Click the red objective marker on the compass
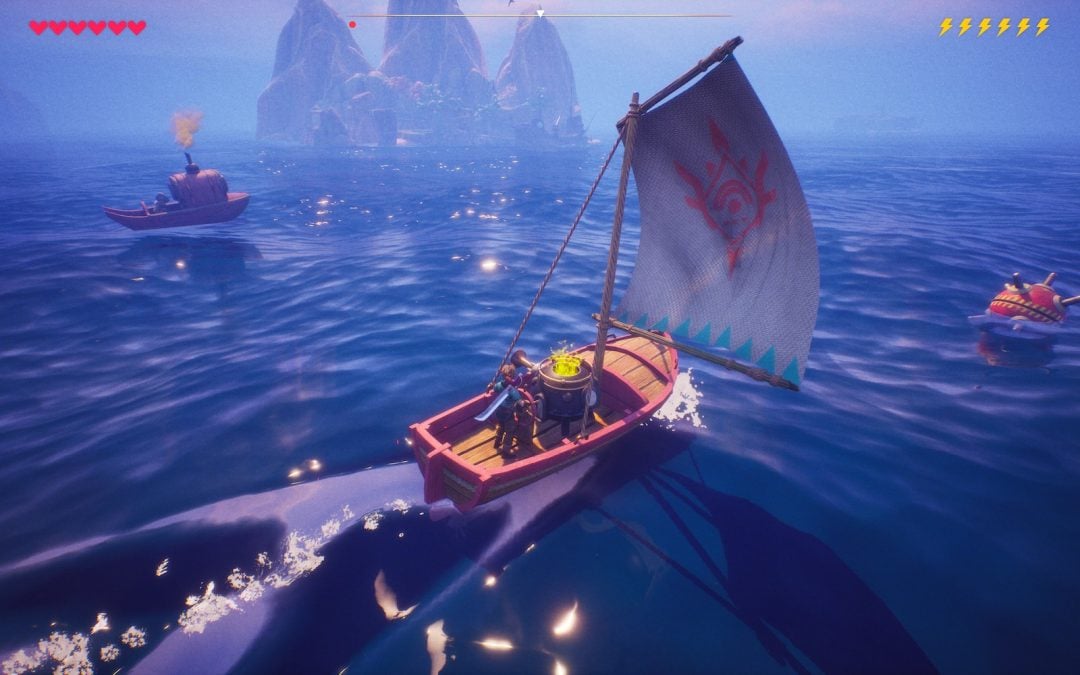Screen dimensions: 1080x675 point(352,24)
